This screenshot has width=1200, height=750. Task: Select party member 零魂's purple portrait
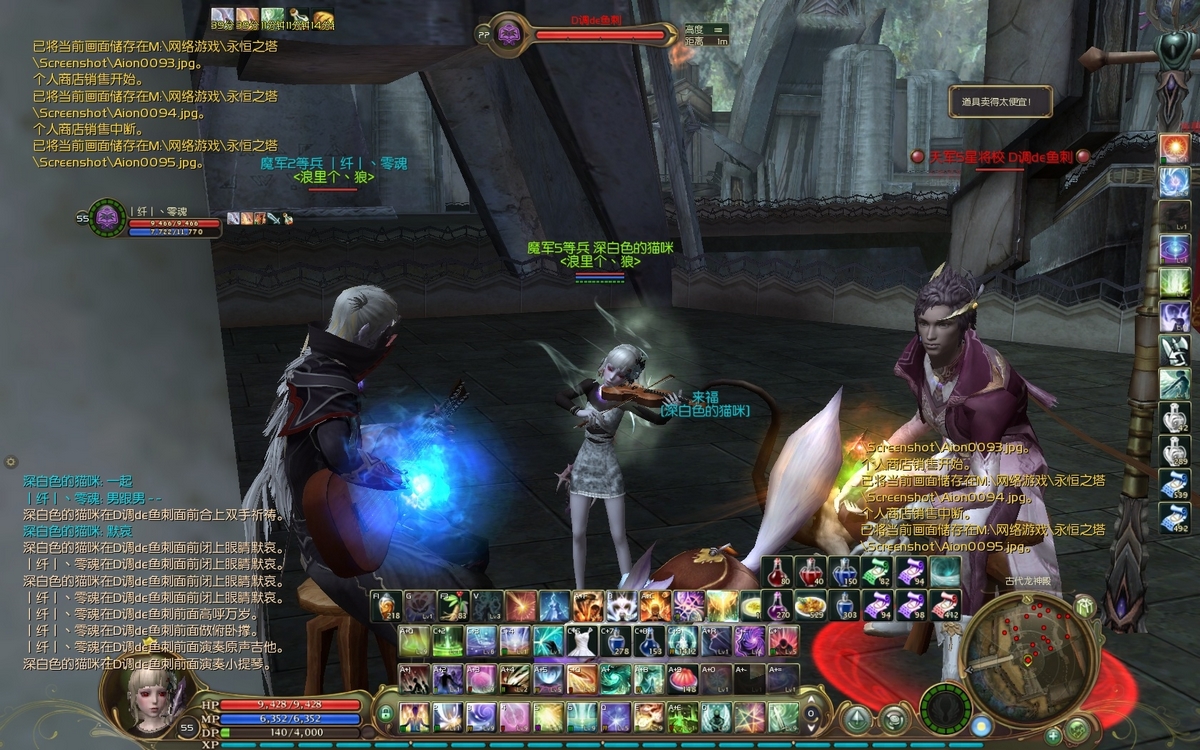coord(107,219)
